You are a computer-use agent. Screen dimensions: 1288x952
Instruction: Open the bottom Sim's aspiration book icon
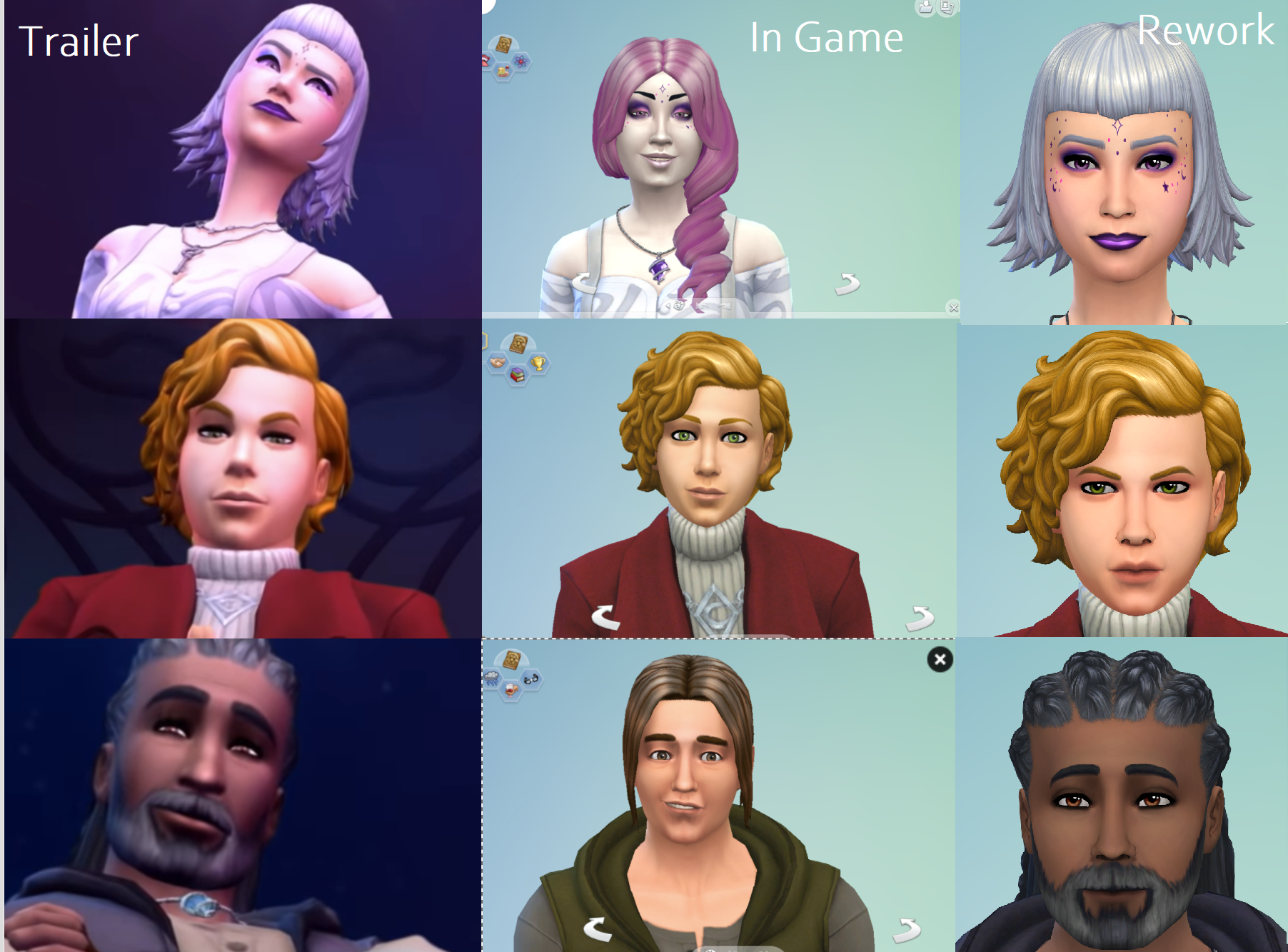511,659
